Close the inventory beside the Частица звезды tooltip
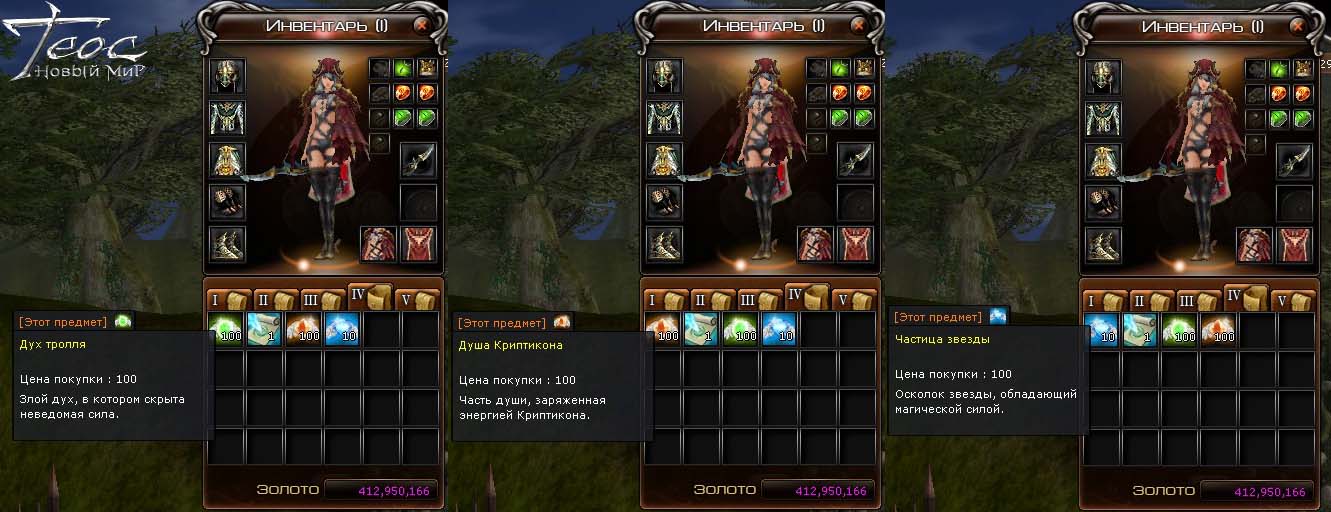The width and height of the screenshot is (1331, 512). click(1296, 27)
